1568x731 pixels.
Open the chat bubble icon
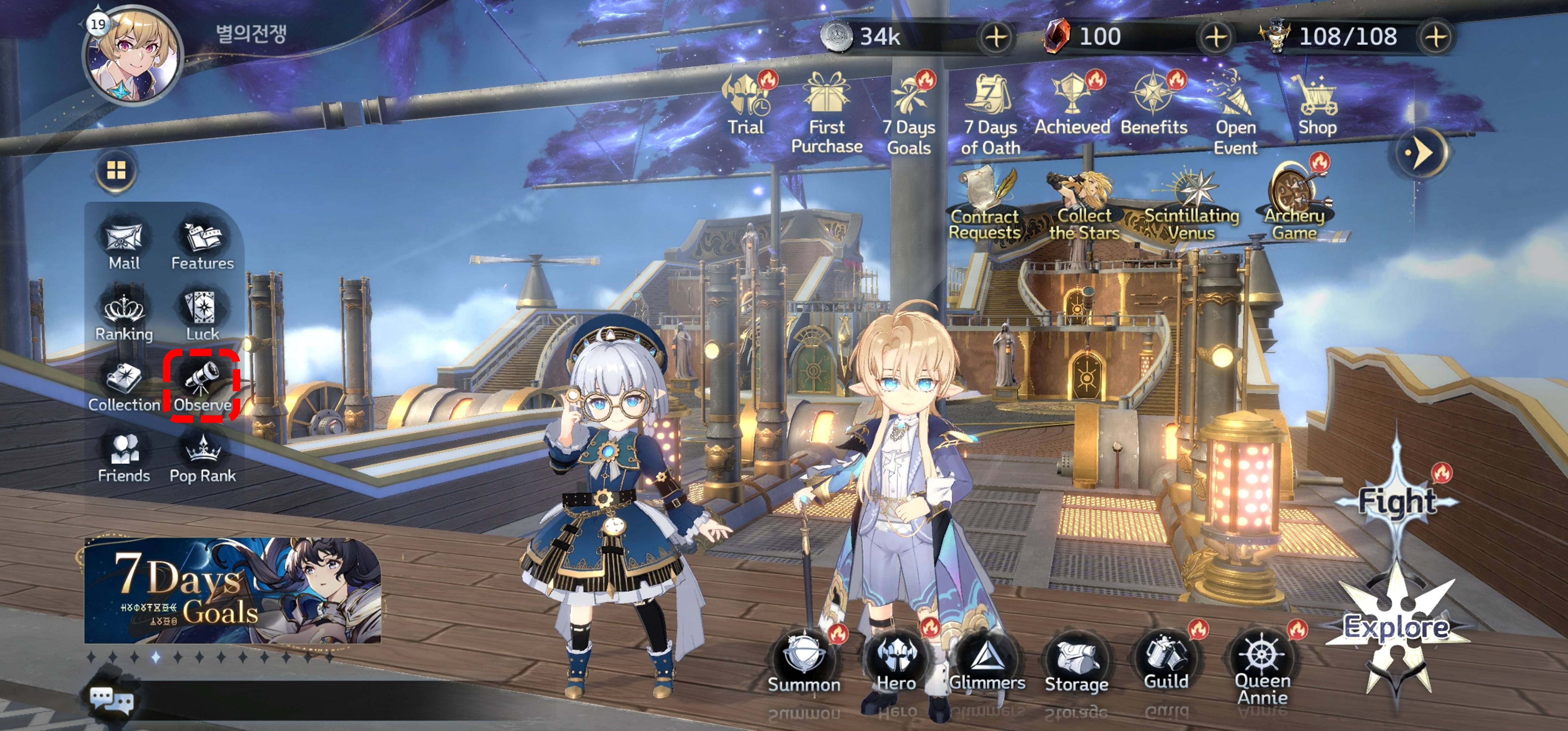(112, 699)
